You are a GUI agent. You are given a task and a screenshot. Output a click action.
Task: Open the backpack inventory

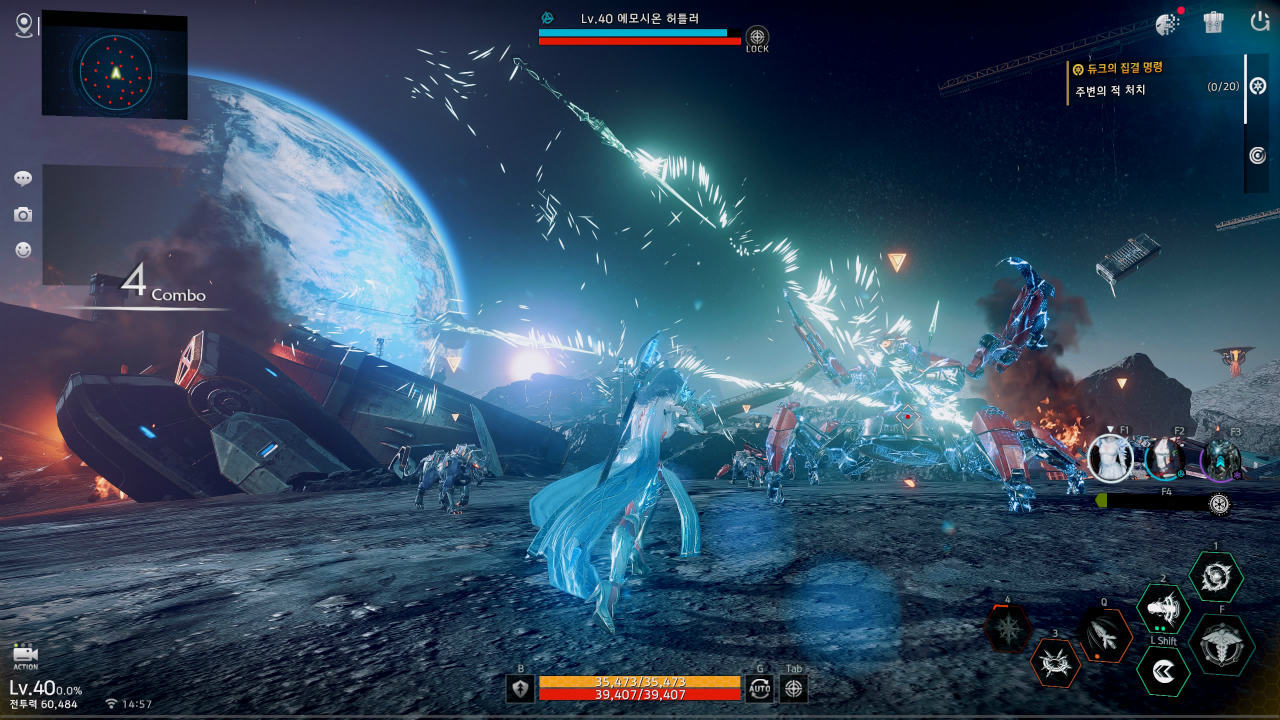(1213, 22)
